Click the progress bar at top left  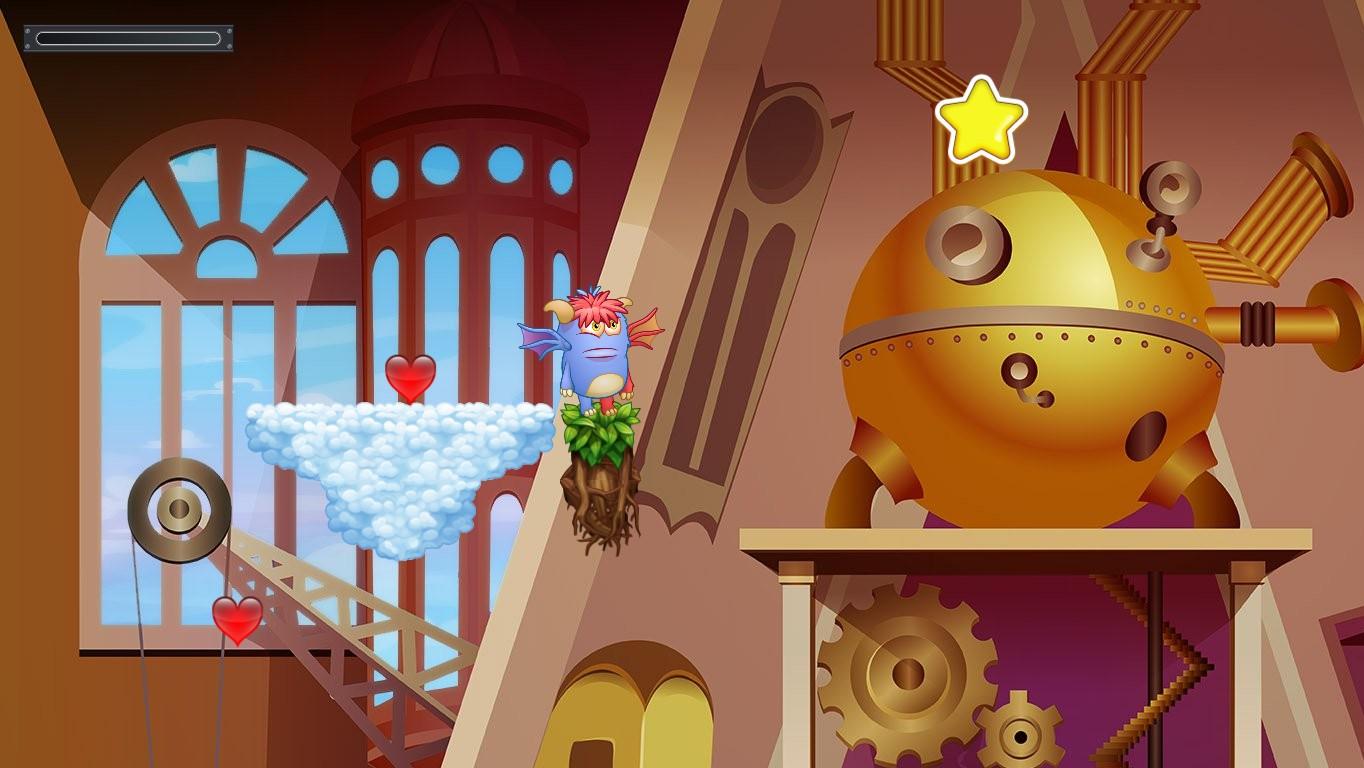click(127, 37)
